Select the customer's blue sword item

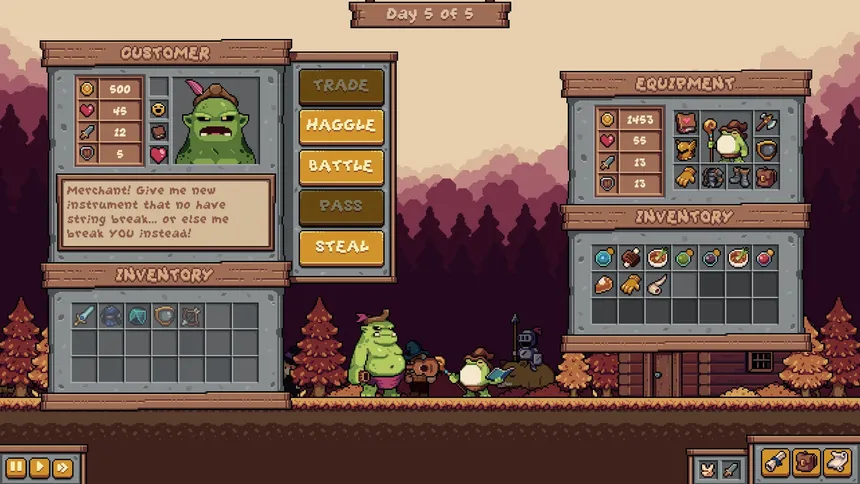84,316
